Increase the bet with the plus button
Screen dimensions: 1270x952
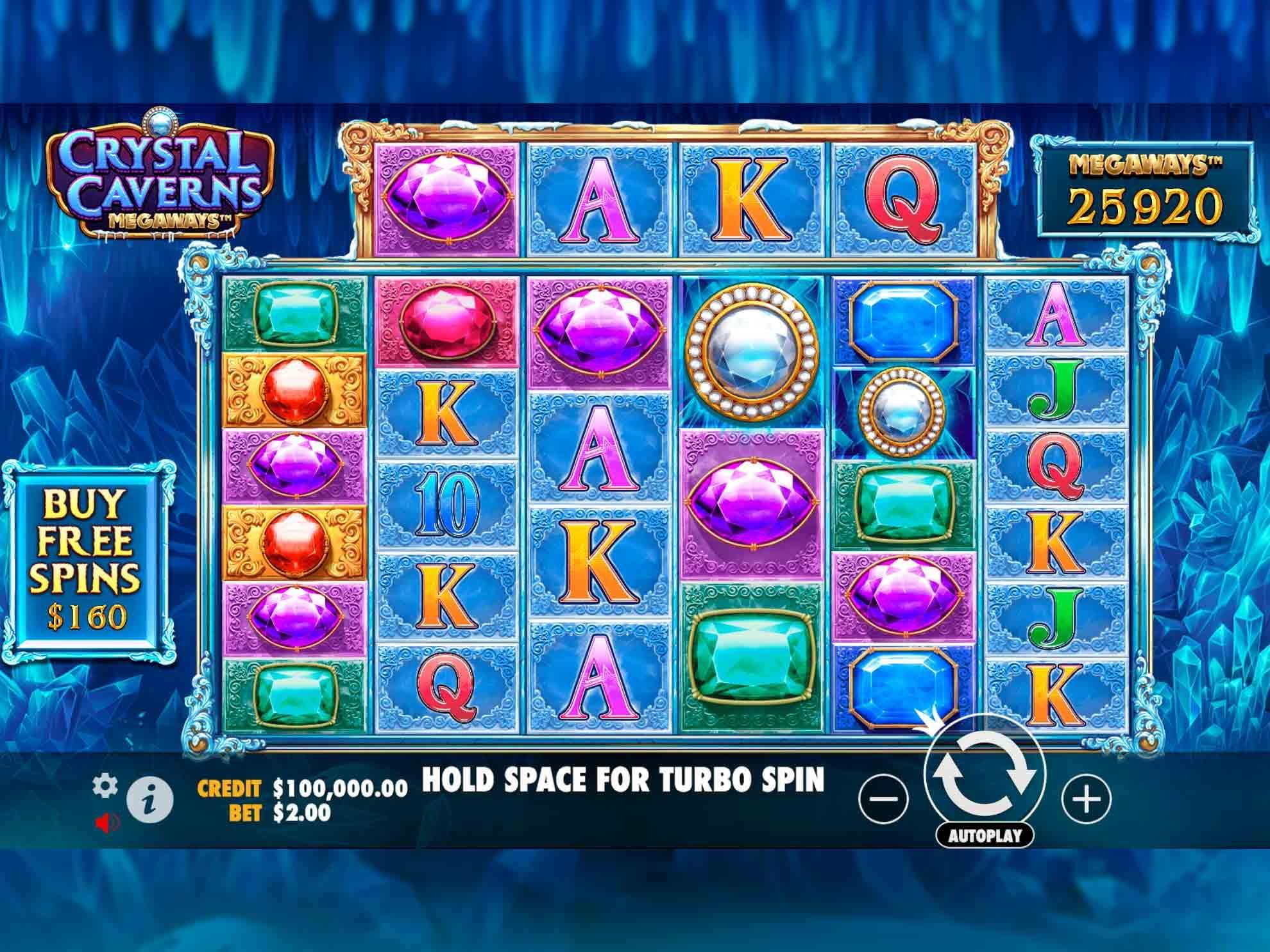pyautogui.click(x=1086, y=799)
